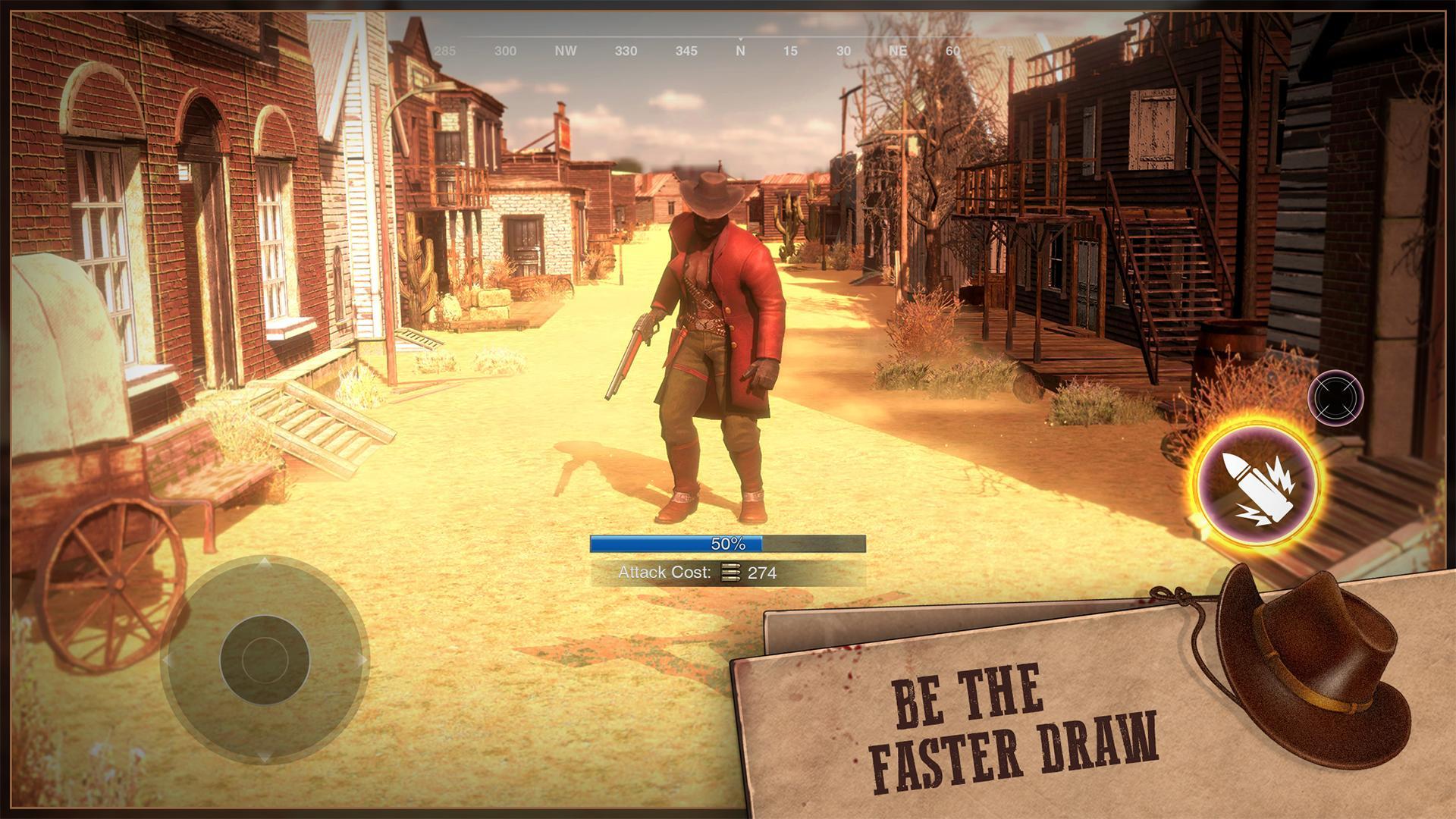Tap the 345 bearing marker on compass

pyautogui.click(x=685, y=52)
